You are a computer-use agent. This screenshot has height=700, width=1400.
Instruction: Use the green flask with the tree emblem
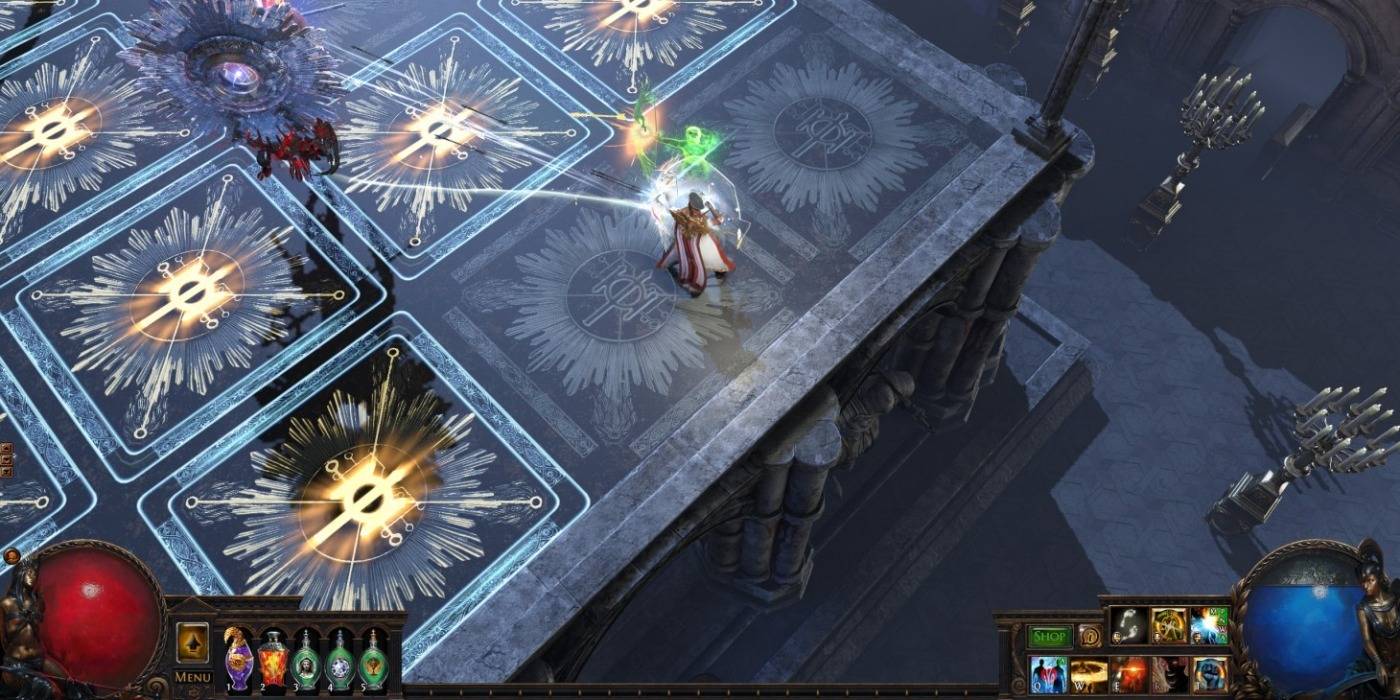click(x=375, y=660)
